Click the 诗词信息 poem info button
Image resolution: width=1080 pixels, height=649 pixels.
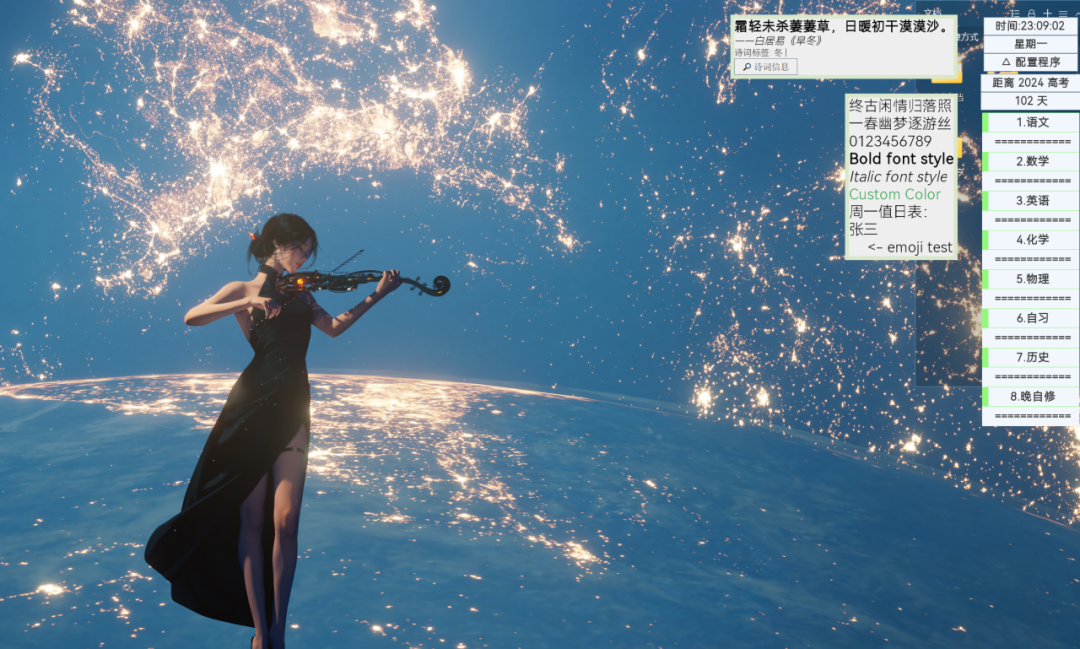[x=765, y=67]
